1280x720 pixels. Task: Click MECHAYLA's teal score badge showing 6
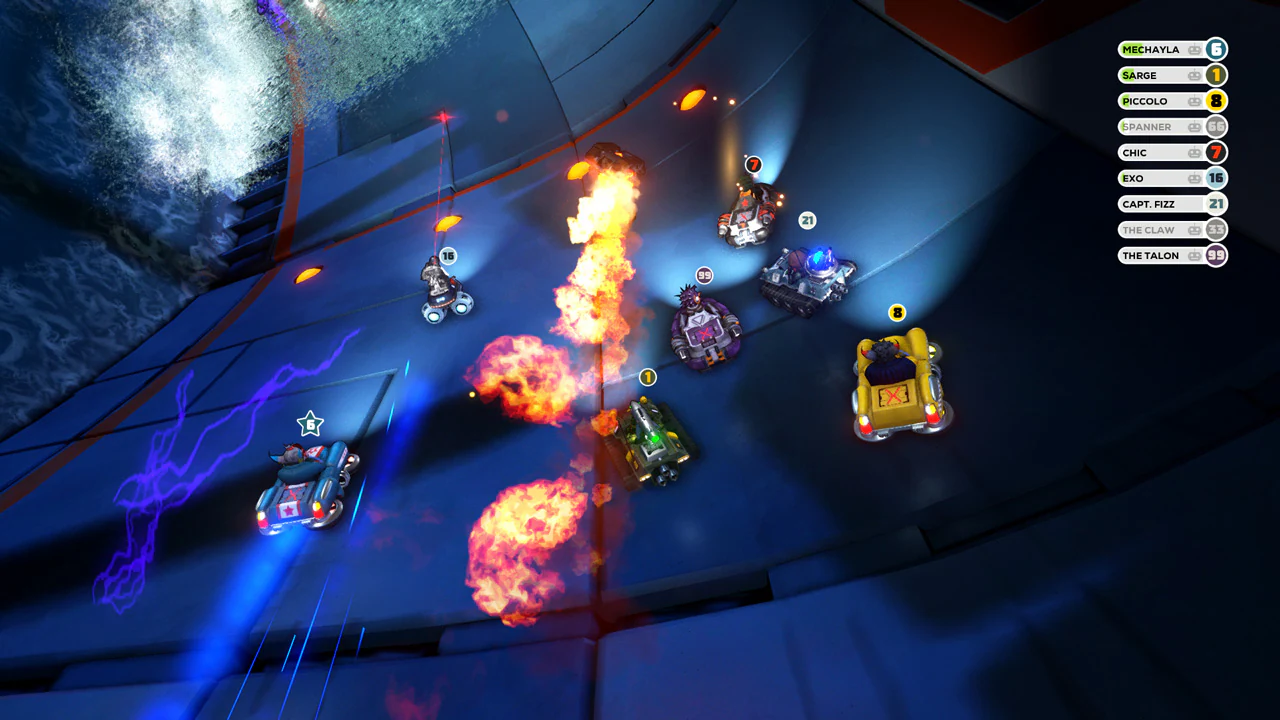tap(1215, 49)
